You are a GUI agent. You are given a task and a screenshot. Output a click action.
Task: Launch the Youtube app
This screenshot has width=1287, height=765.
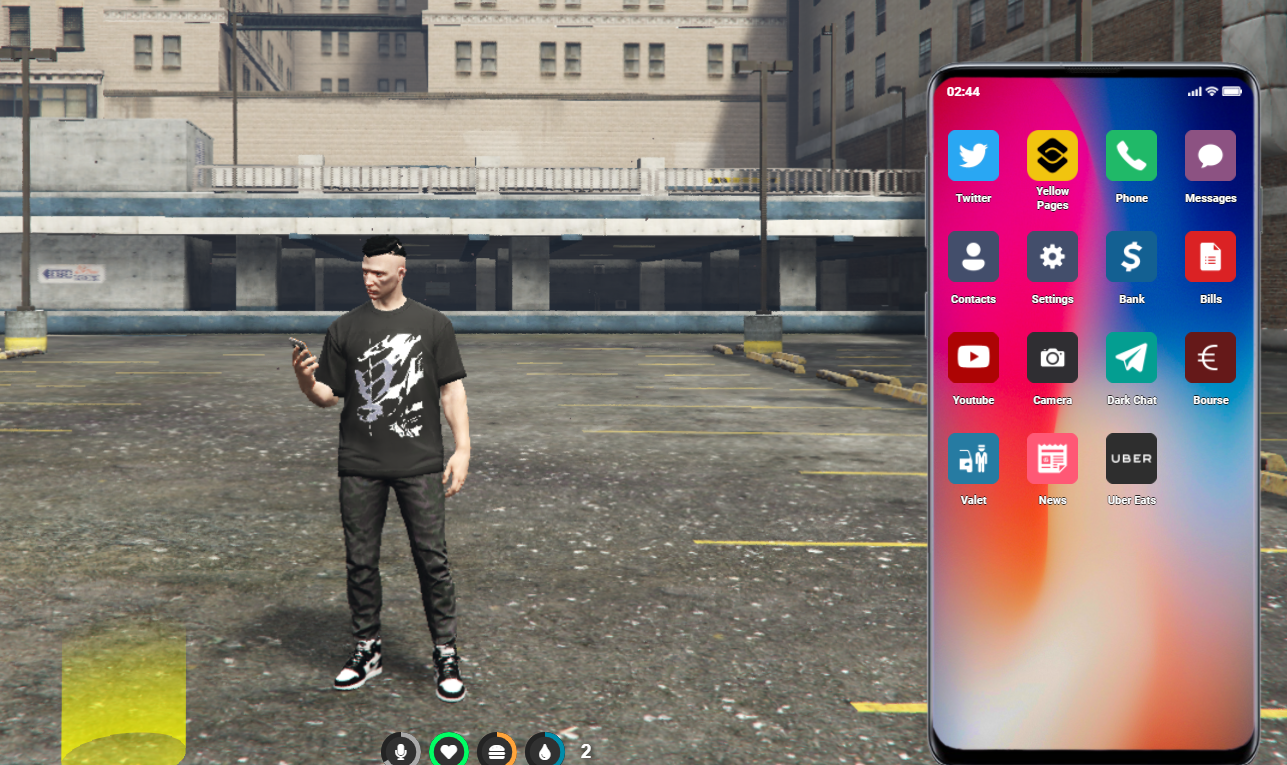tap(972, 357)
